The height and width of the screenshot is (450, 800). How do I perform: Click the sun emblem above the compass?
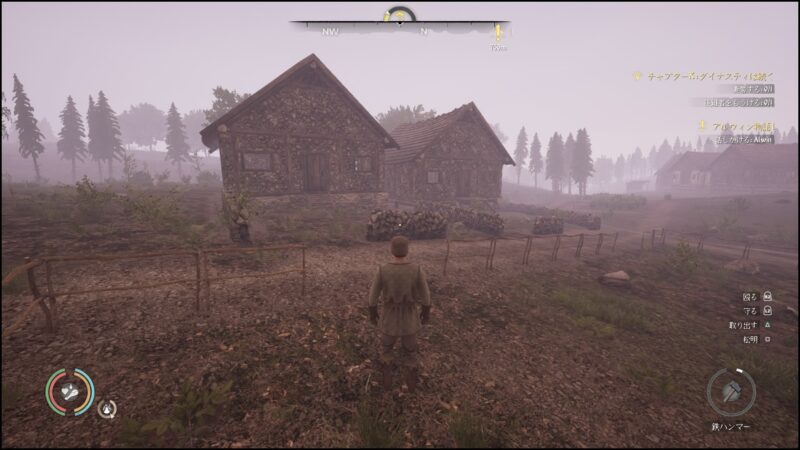coord(401,14)
